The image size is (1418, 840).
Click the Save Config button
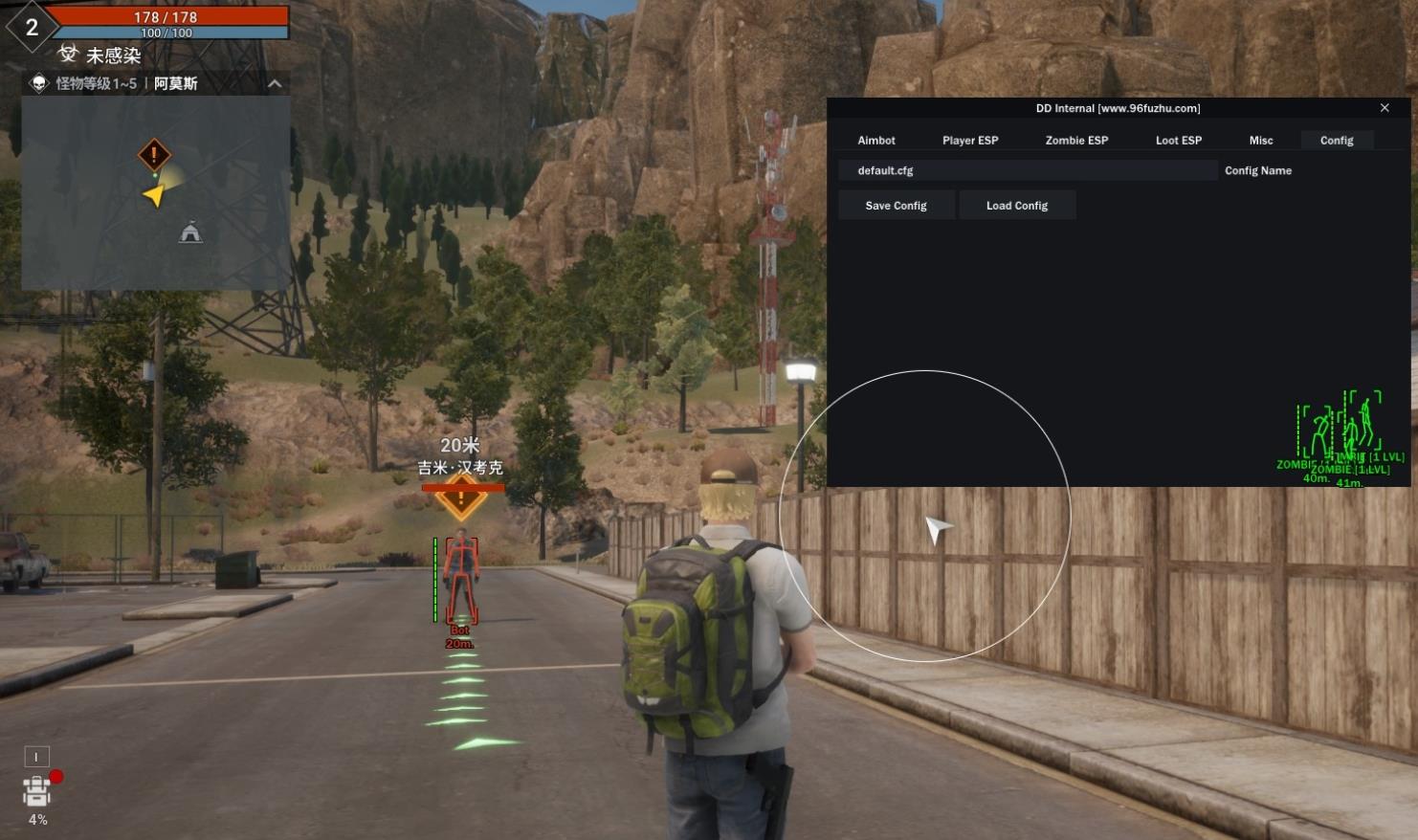tap(897, 206)
